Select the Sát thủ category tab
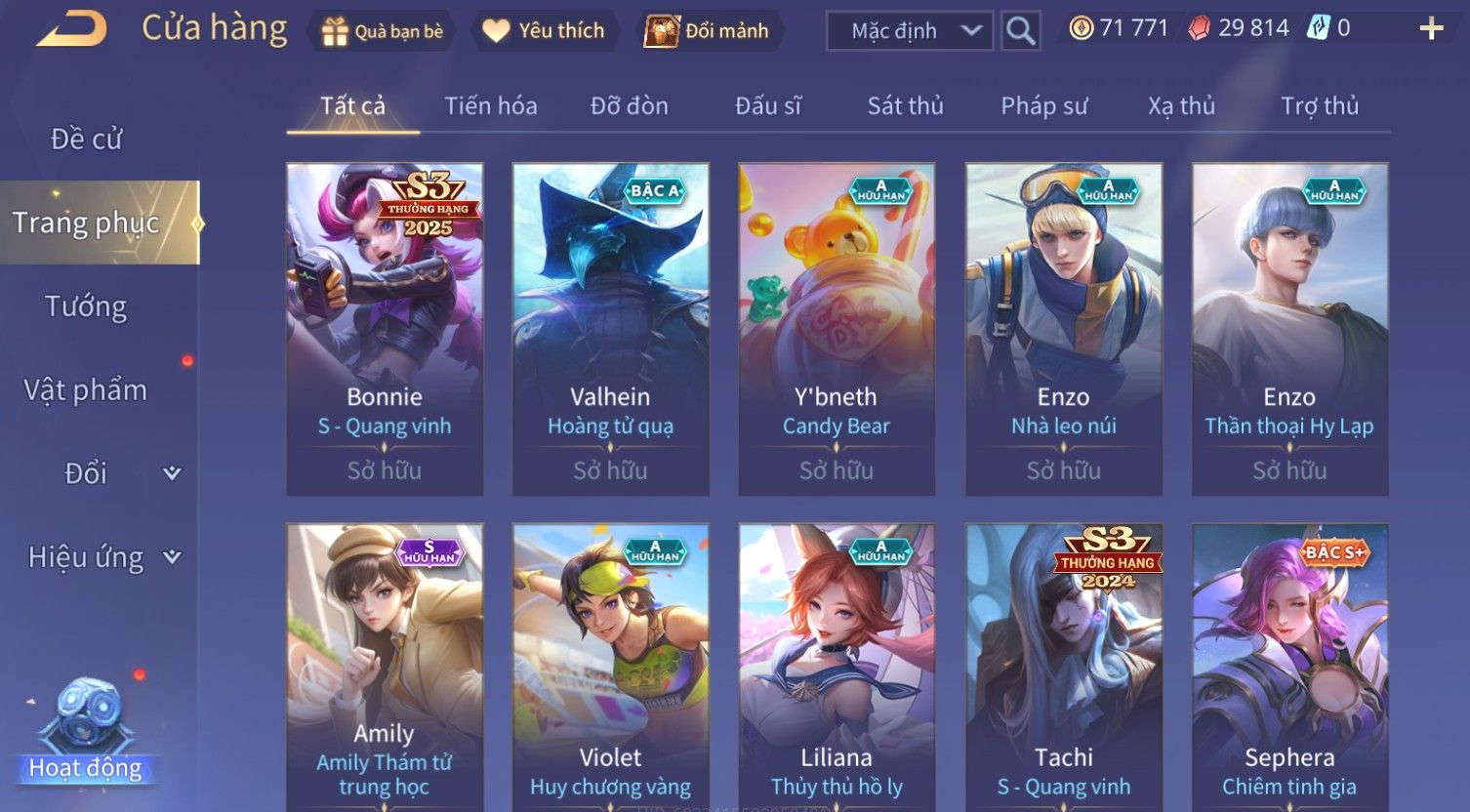 click(x=905, y=105)
